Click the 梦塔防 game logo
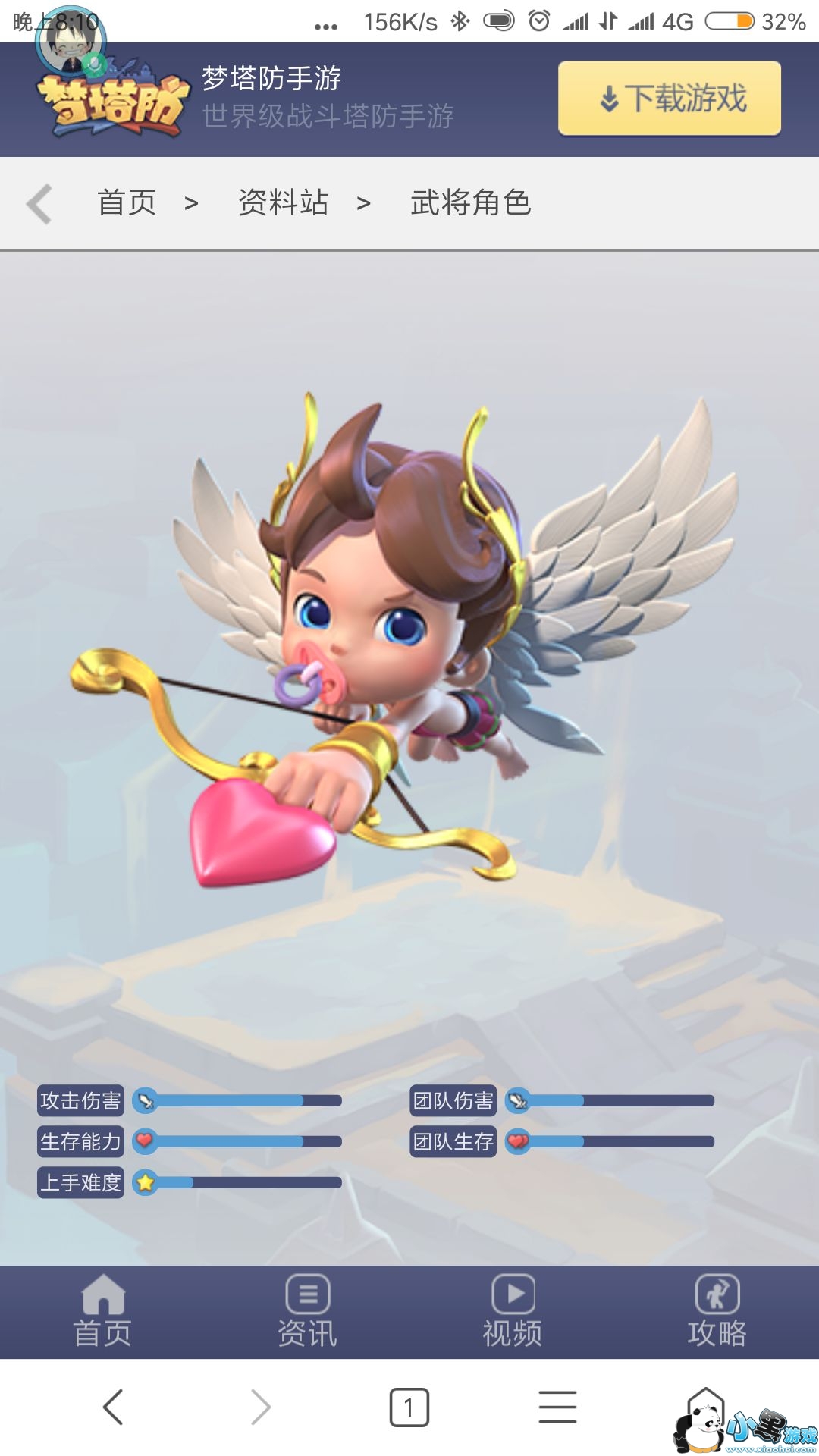The width and height of the screenshot is (819, 1456). click(x=114, y=102)
